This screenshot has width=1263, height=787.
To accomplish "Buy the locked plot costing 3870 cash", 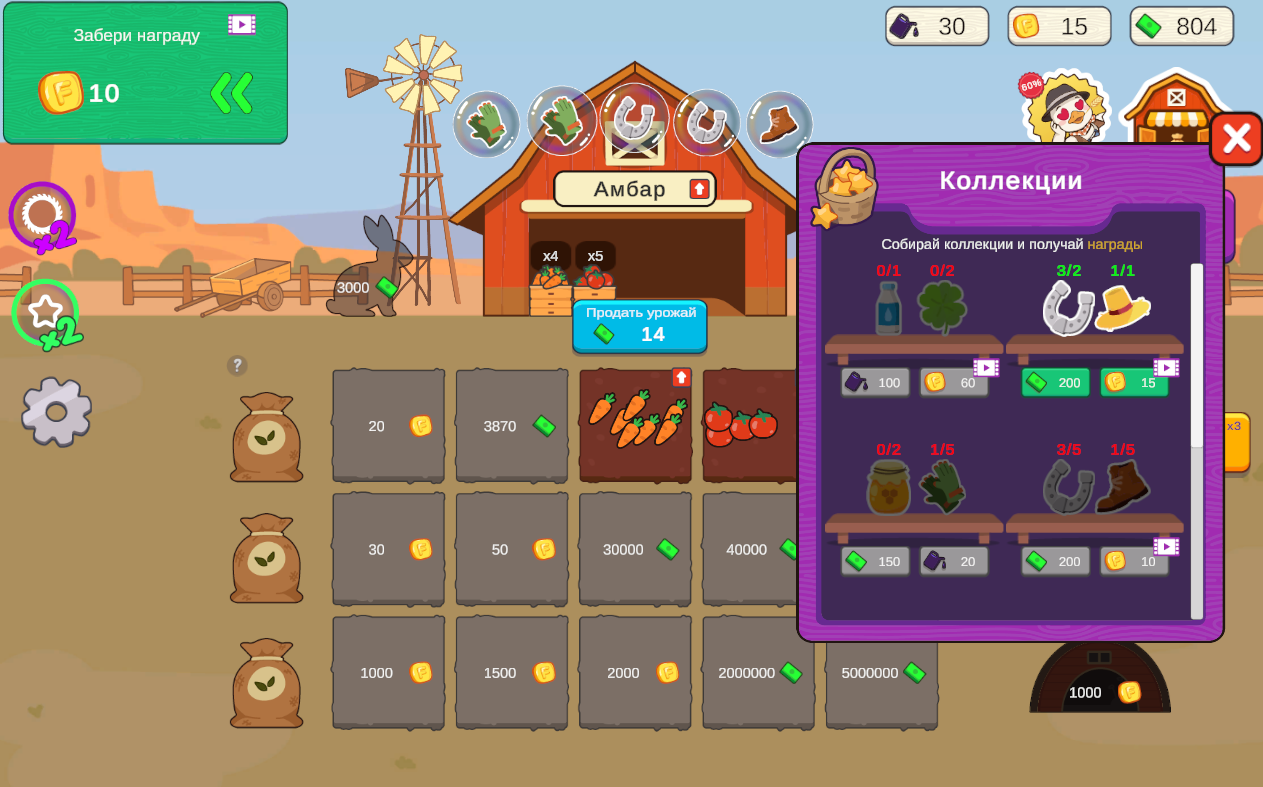I will [512, 426].
